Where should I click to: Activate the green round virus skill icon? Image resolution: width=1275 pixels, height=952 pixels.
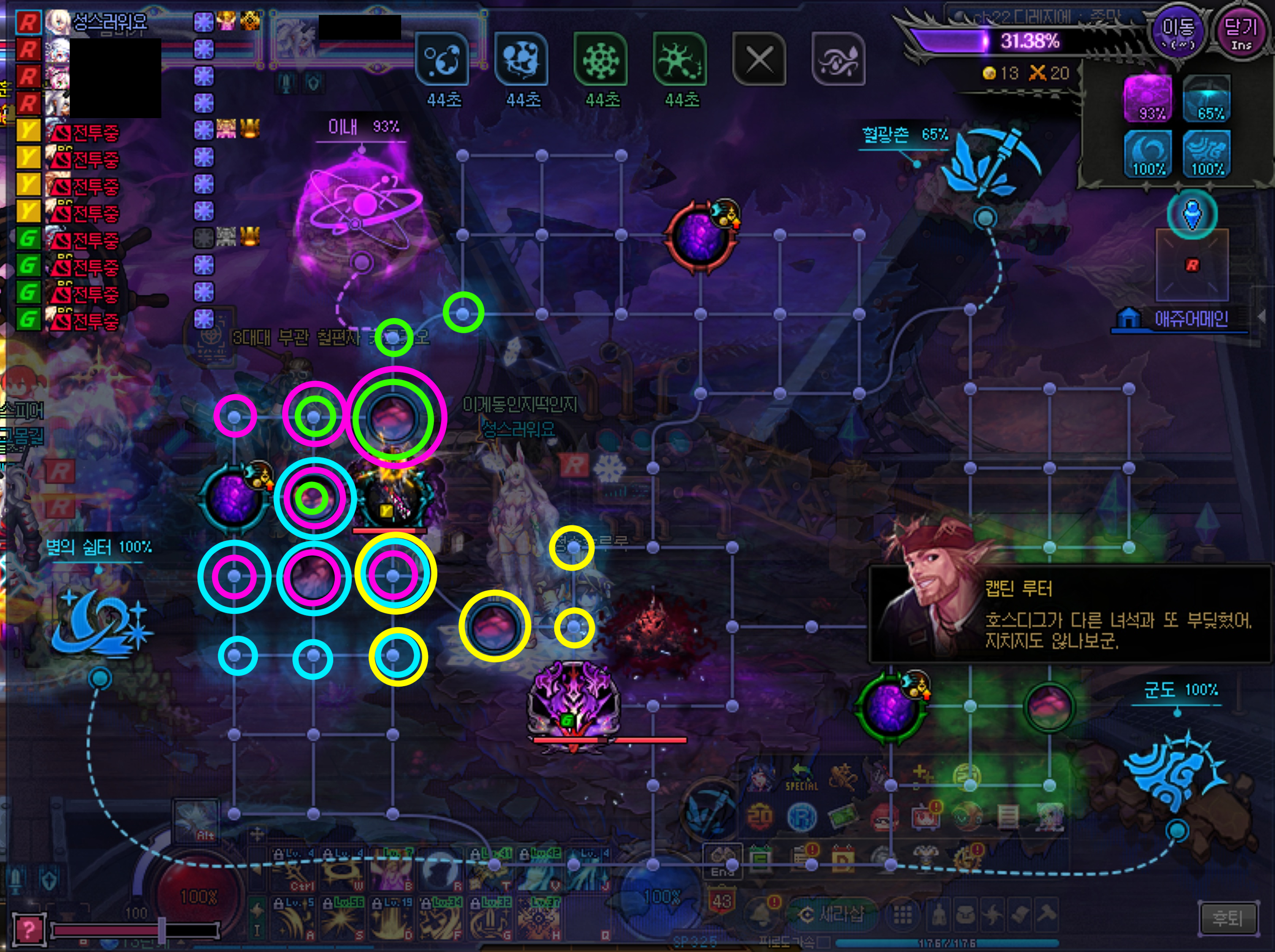pos(600,59)
